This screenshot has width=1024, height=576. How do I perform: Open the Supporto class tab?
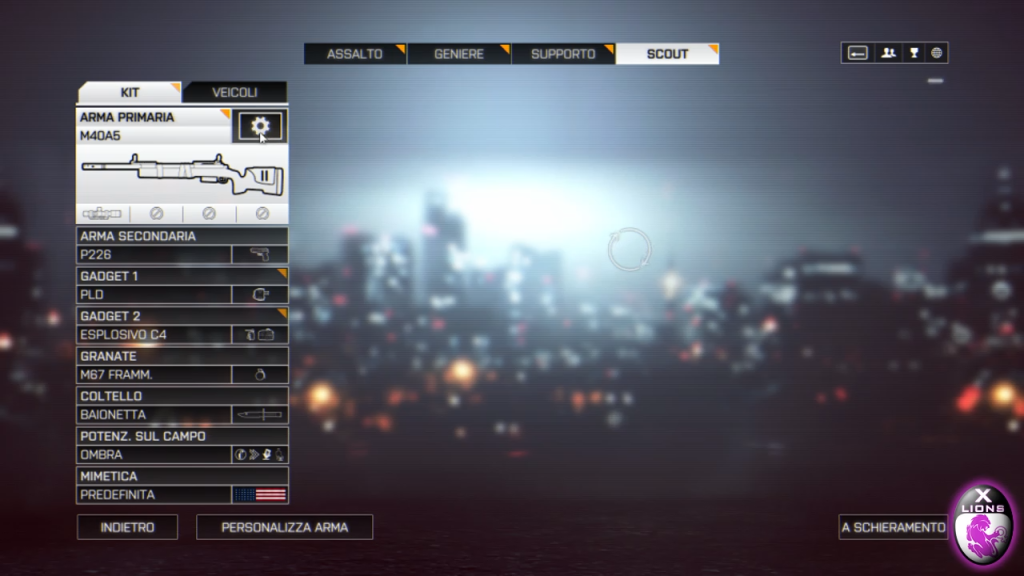(563, 54)
